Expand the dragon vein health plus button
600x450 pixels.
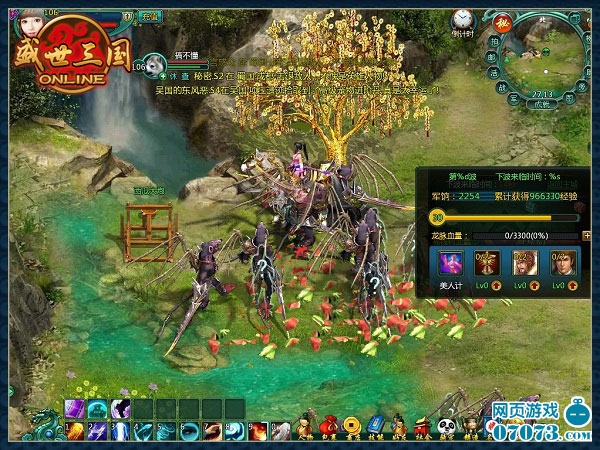pyautogui.click(x=586, y=236)
